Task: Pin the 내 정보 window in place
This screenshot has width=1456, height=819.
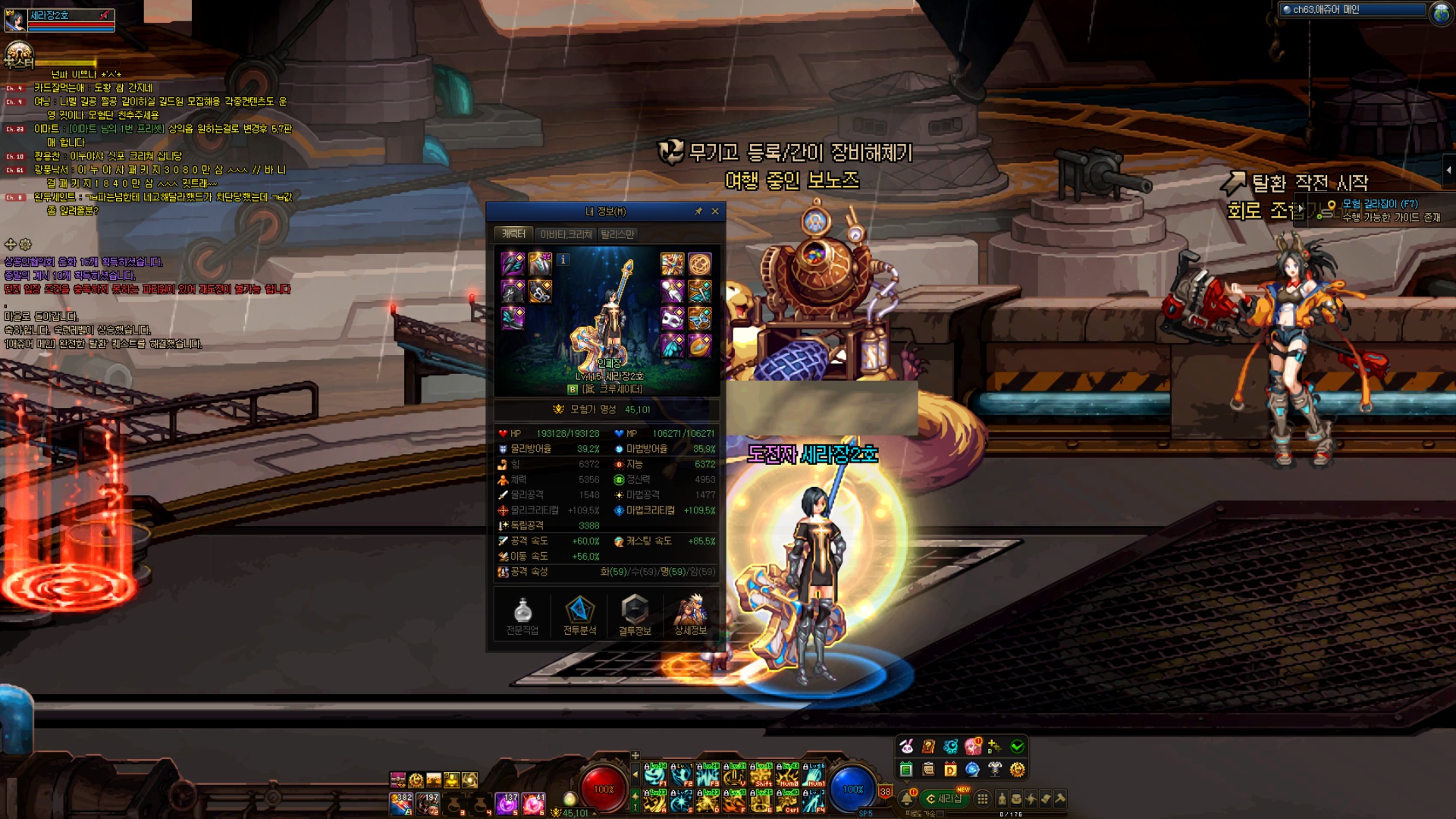Action: click(x=698, y=212)
